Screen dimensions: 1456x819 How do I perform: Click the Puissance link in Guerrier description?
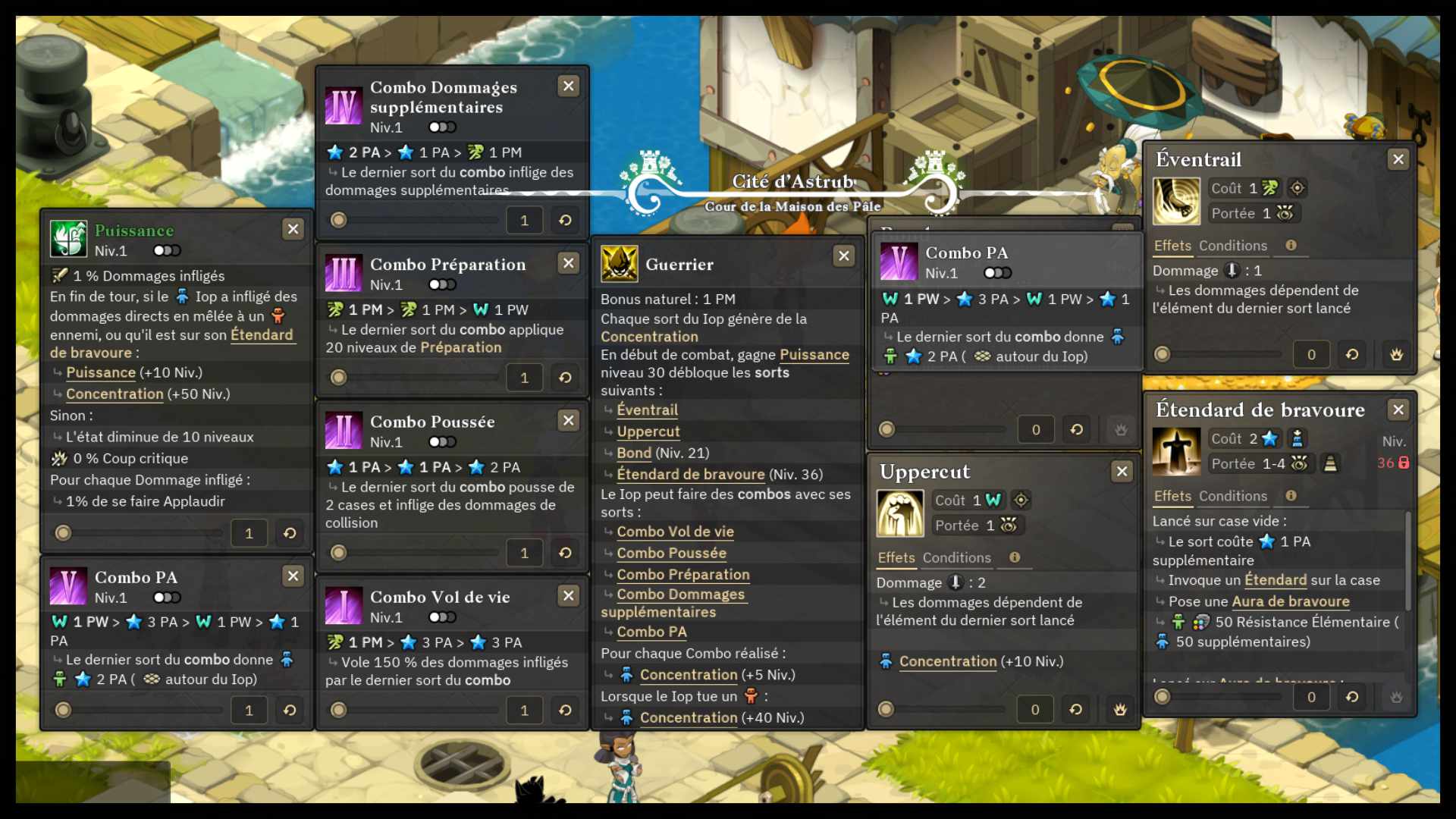(x=814, y=355)
